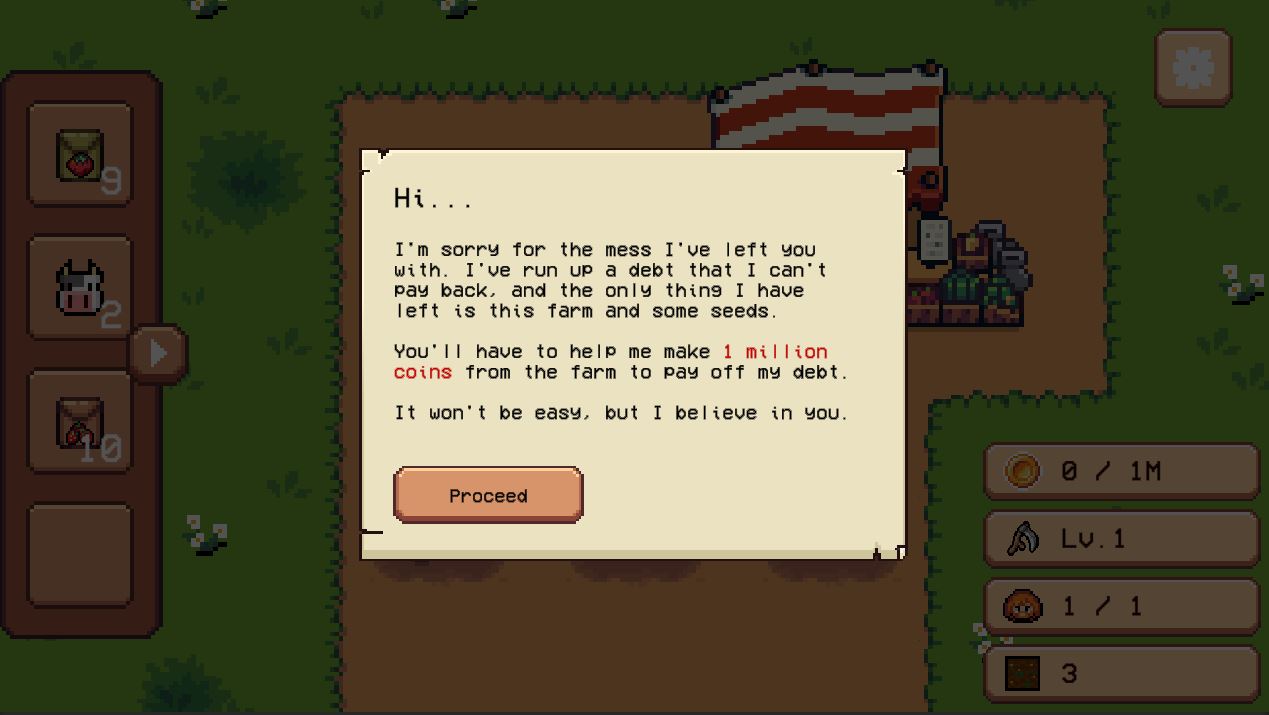
Task: Select the cow item slot
Action: point(80,288)
